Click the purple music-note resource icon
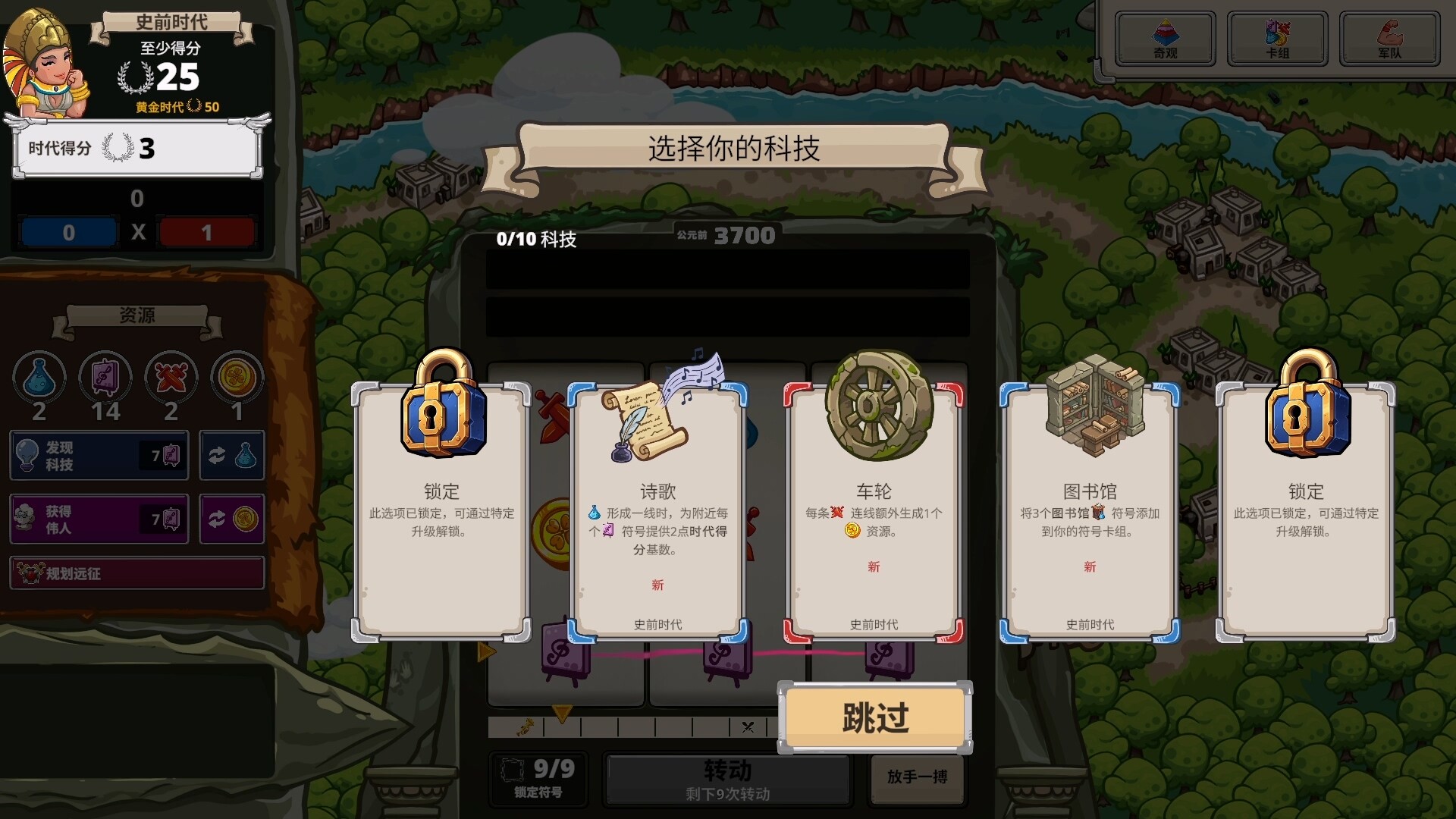The width and height of the screenshot is (1456, 819). [105, 377]
